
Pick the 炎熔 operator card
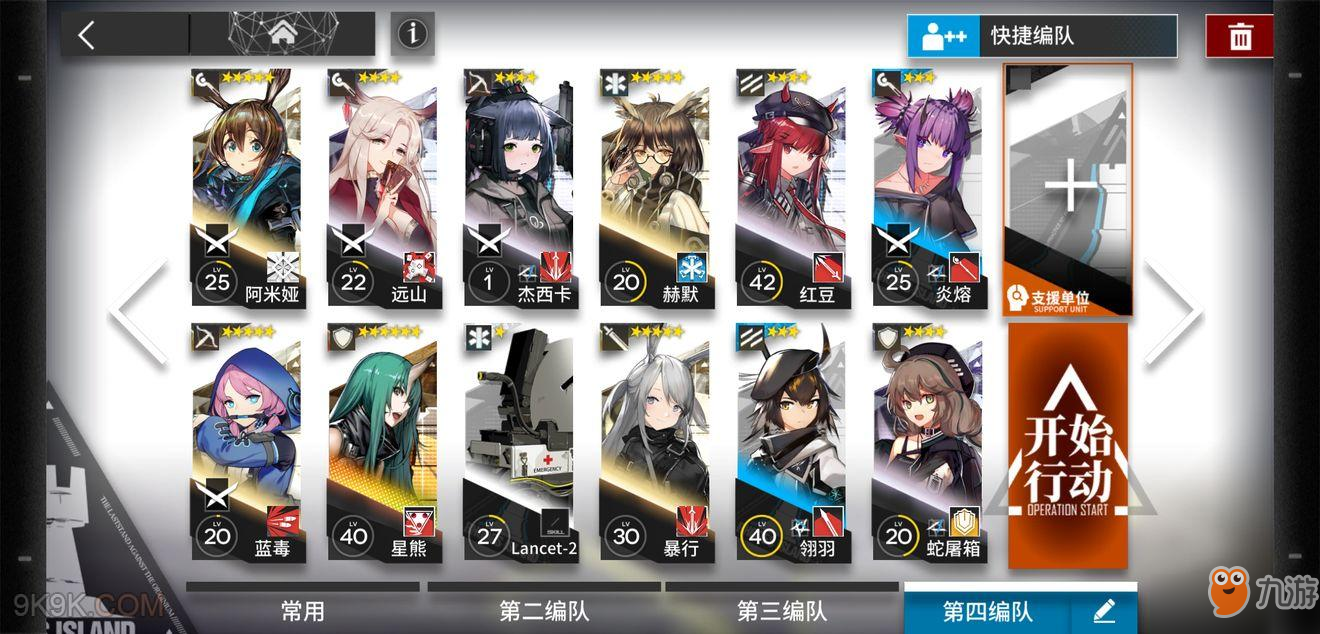tap(926, 188)
